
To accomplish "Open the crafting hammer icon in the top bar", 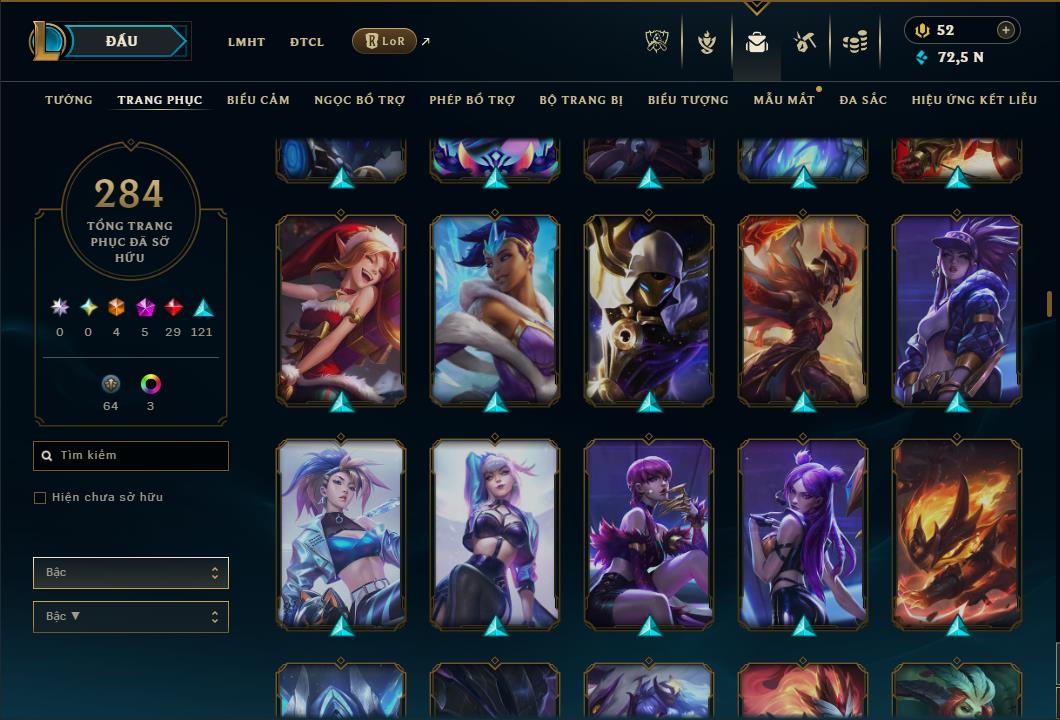I will tap(805, 42).
